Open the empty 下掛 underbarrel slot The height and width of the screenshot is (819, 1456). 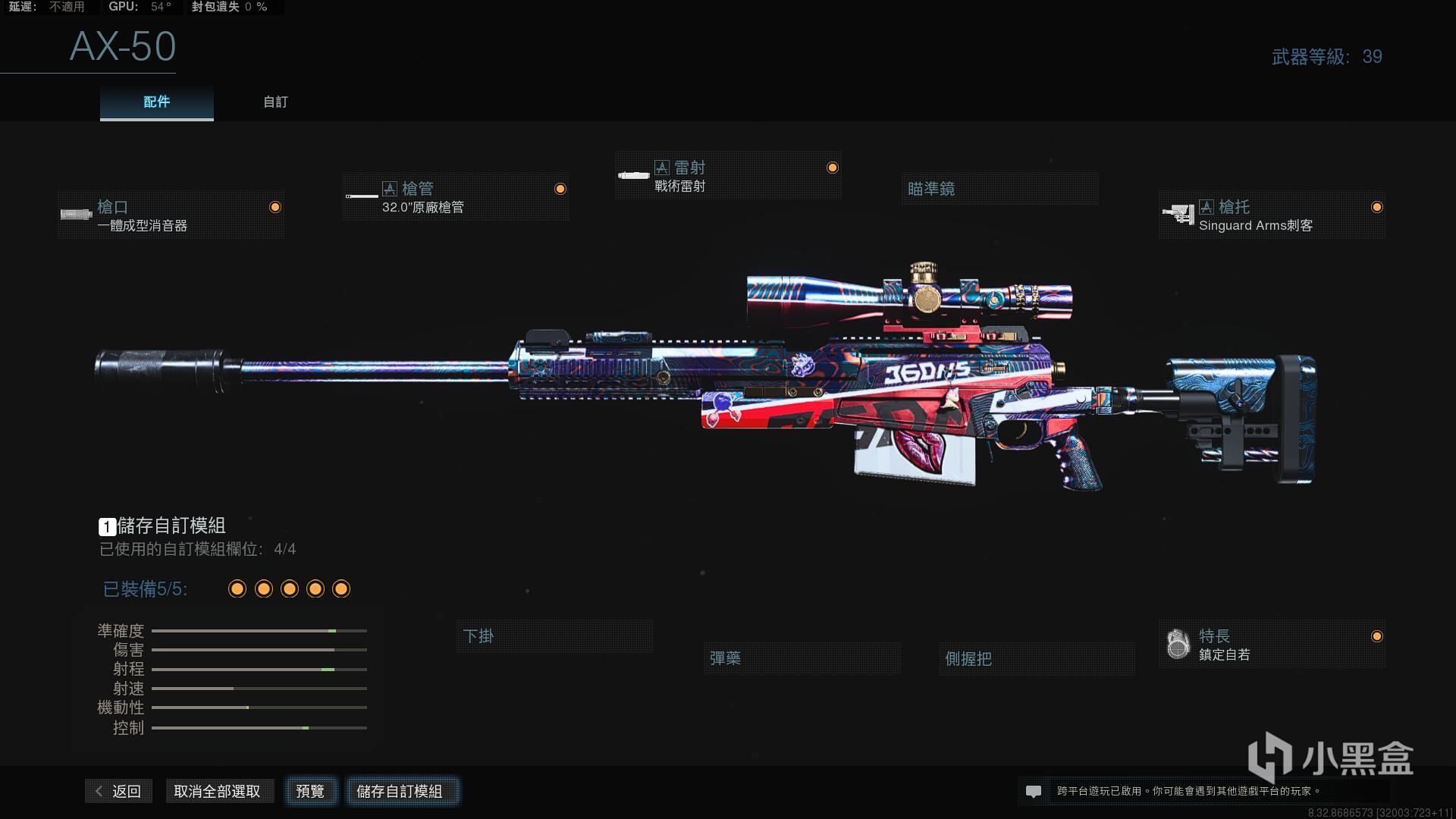[554, 636]
